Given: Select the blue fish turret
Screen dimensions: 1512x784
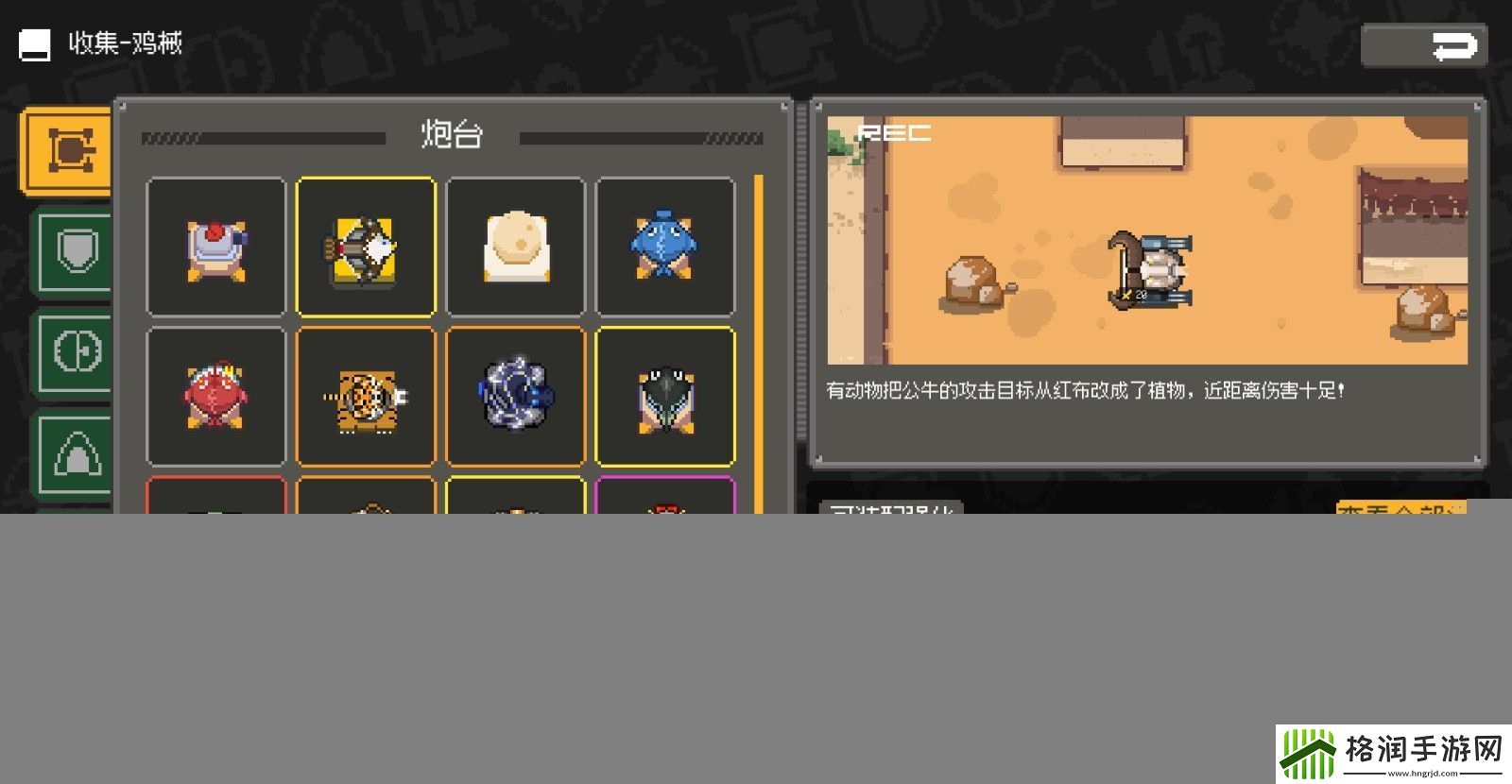Looking at the screenshot, I should point(666,244).
